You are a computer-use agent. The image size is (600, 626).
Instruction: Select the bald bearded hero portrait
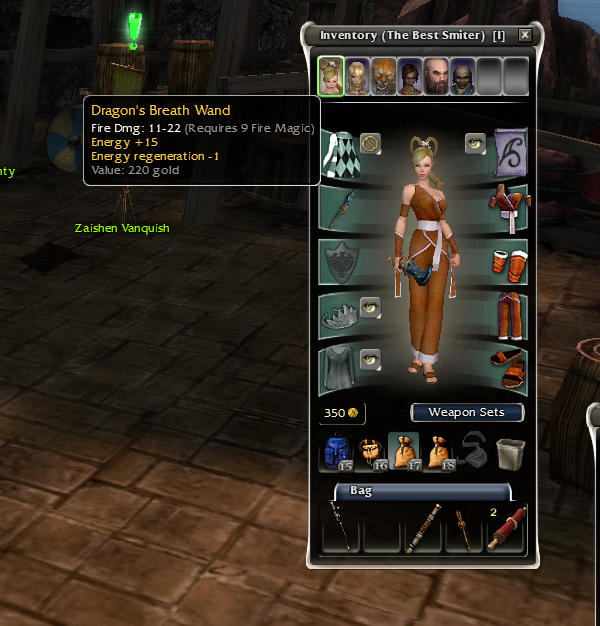[436, 76]
